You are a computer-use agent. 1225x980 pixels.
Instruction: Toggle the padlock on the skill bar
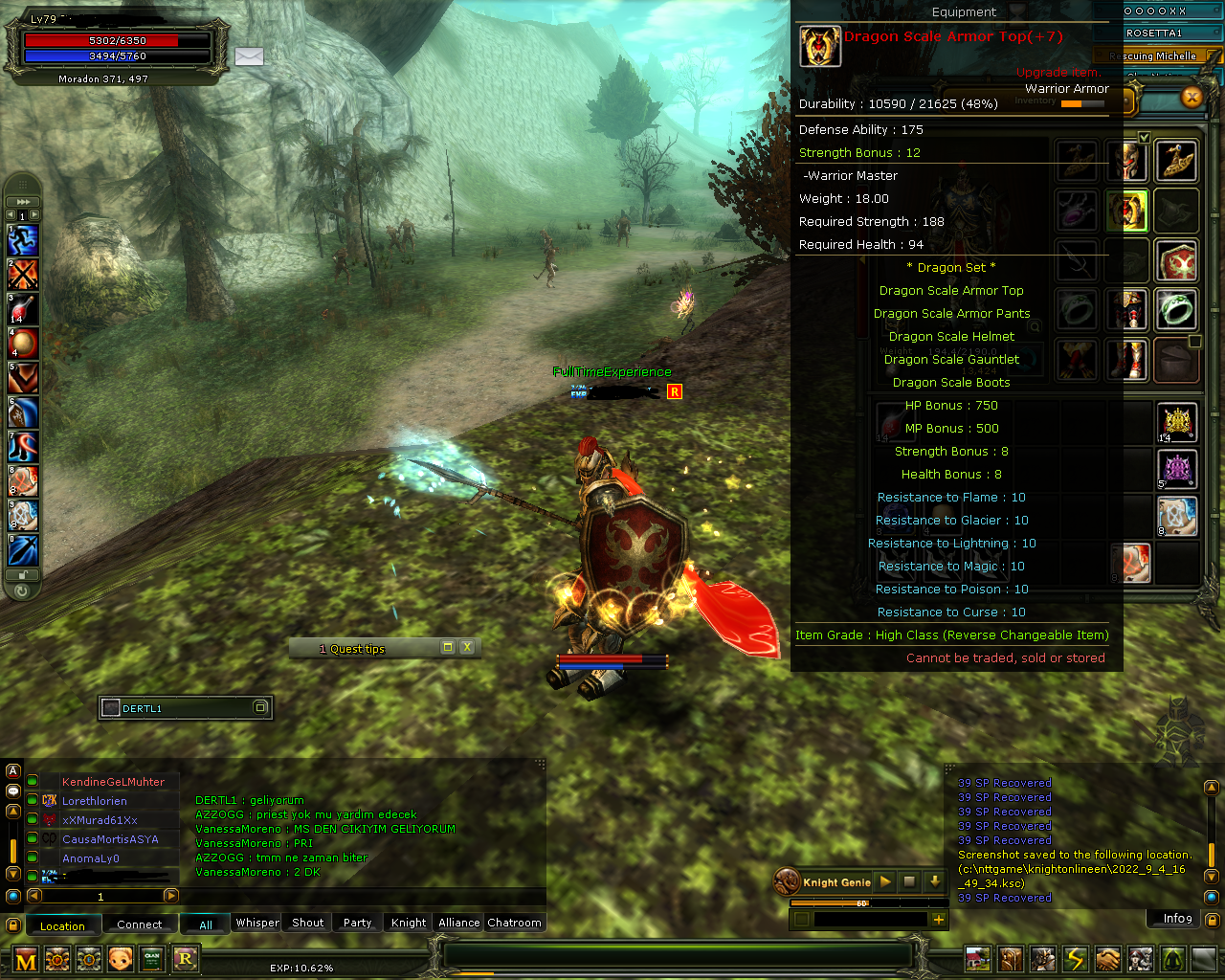pyautogui.click(x=21, y=575)
